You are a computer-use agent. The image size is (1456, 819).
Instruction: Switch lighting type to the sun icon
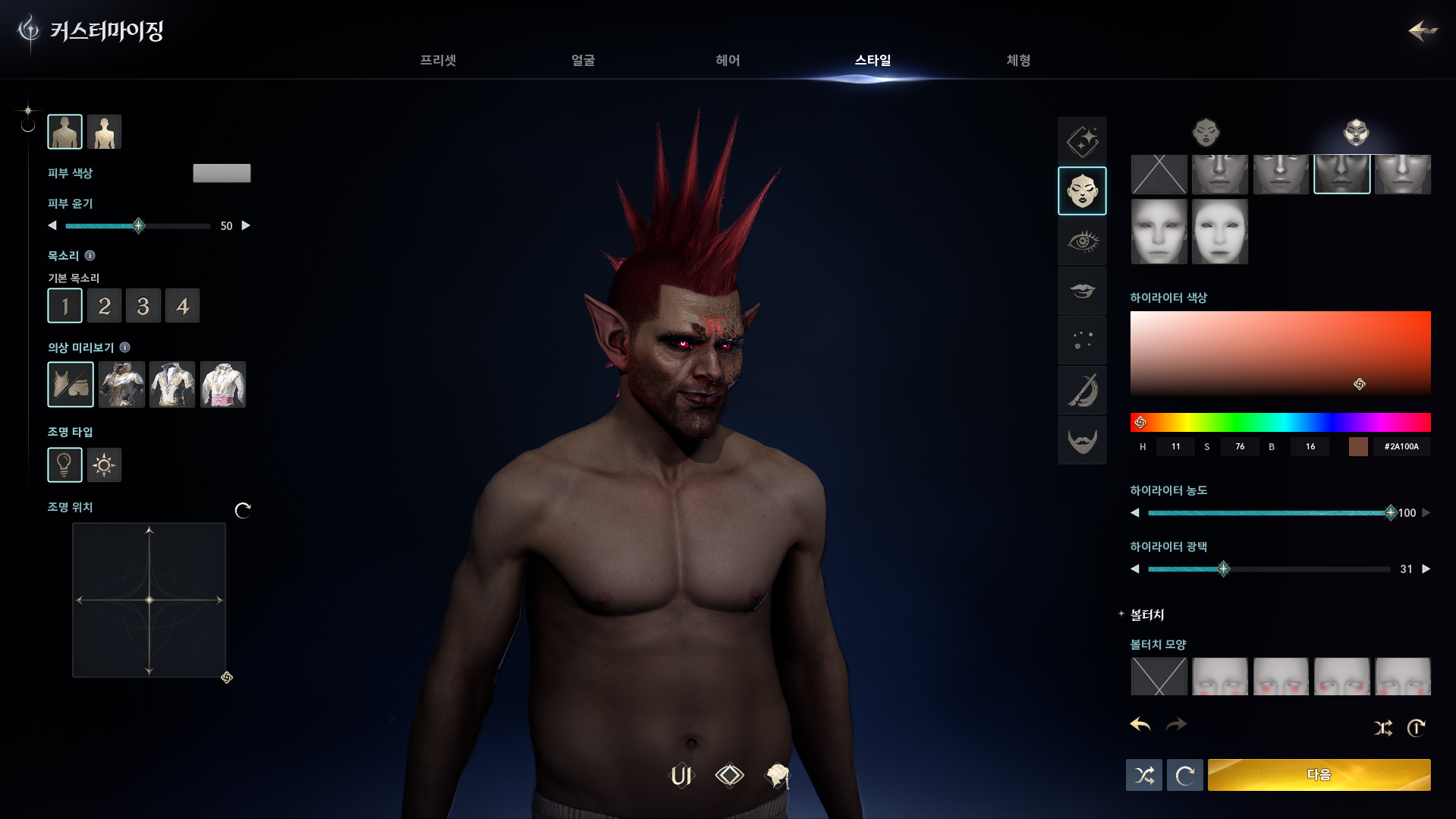[104, 465]
